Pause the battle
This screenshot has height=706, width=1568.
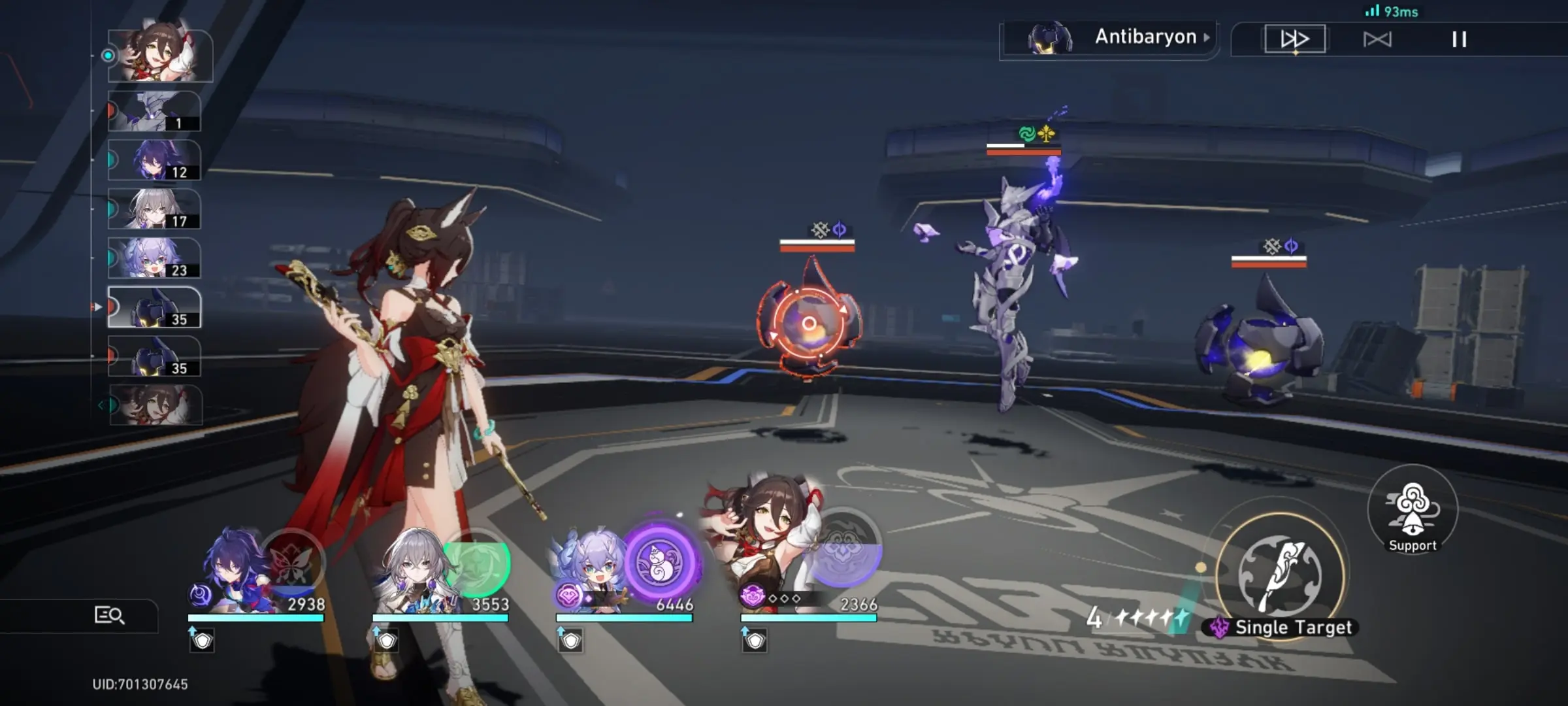pyautogui.click(x=1459, y=40)
